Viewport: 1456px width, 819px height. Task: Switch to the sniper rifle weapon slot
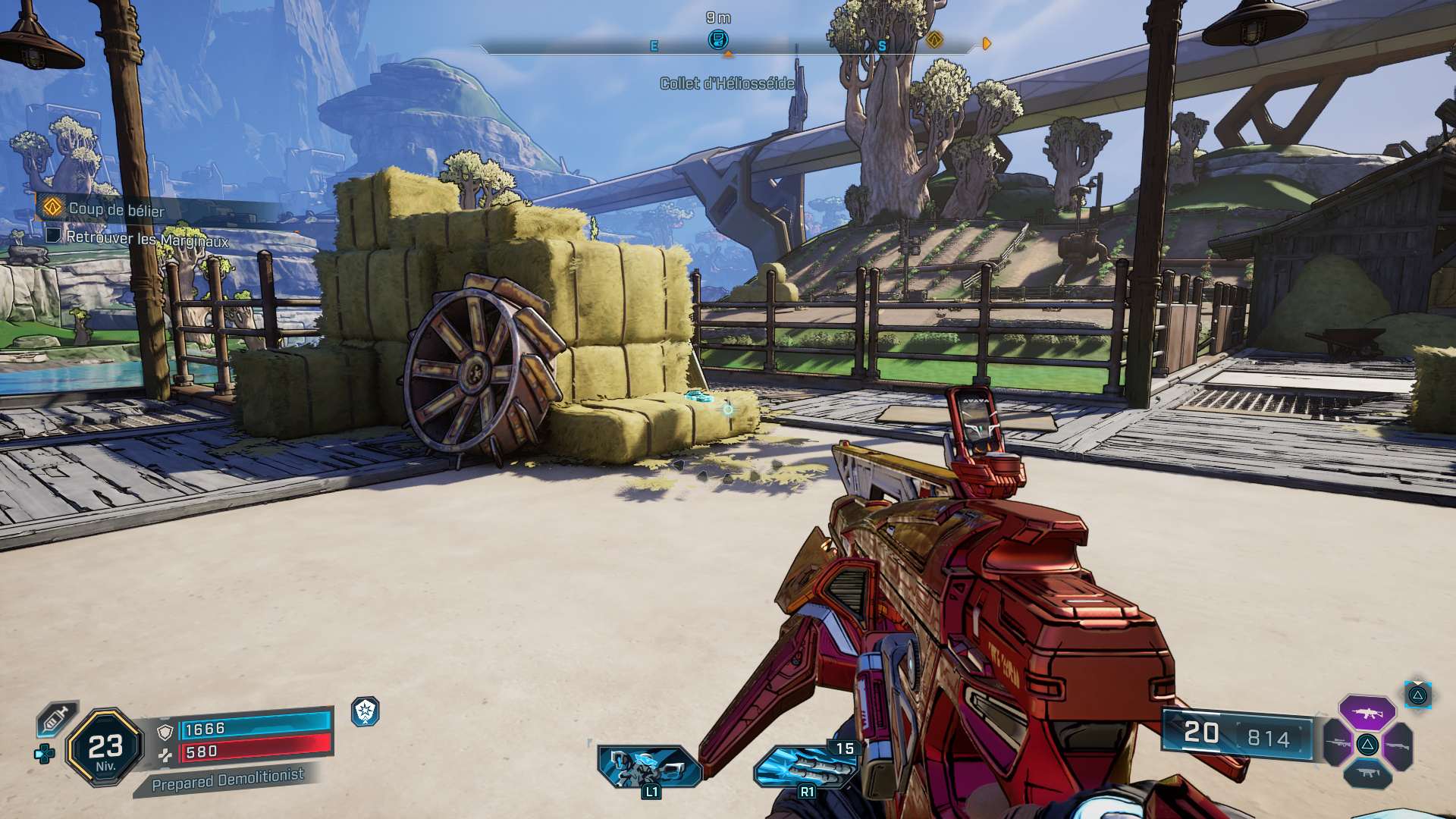point(1338,742)
